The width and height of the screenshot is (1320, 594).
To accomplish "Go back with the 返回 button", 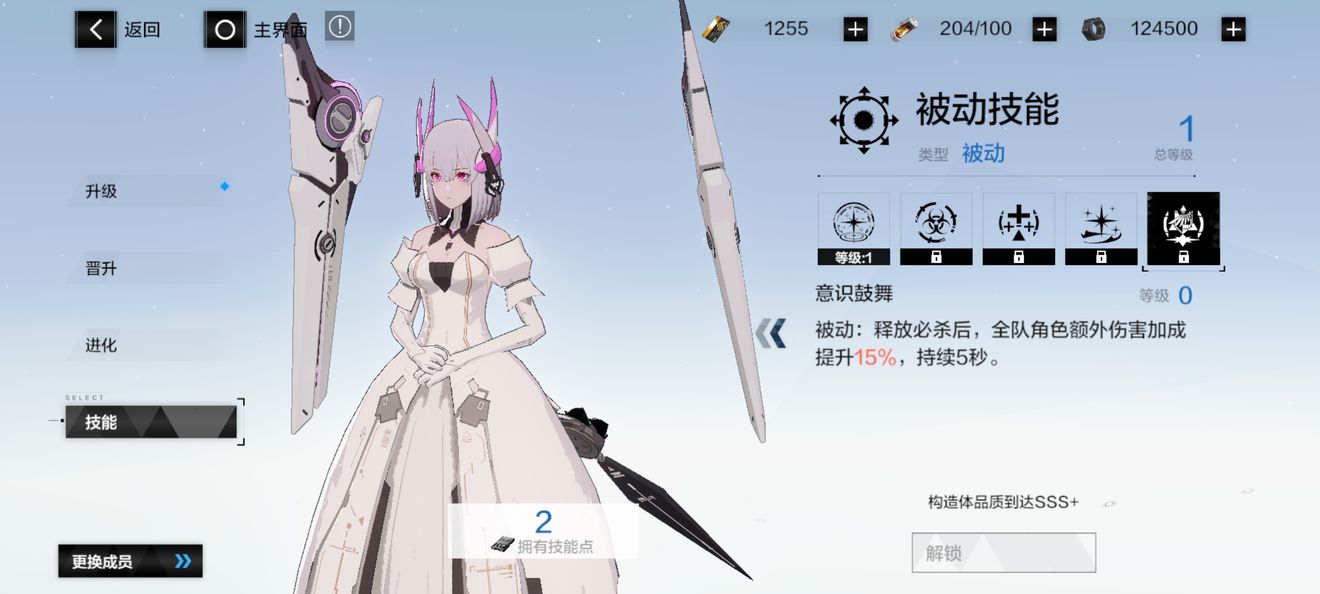I will click(x=118, y=30).
